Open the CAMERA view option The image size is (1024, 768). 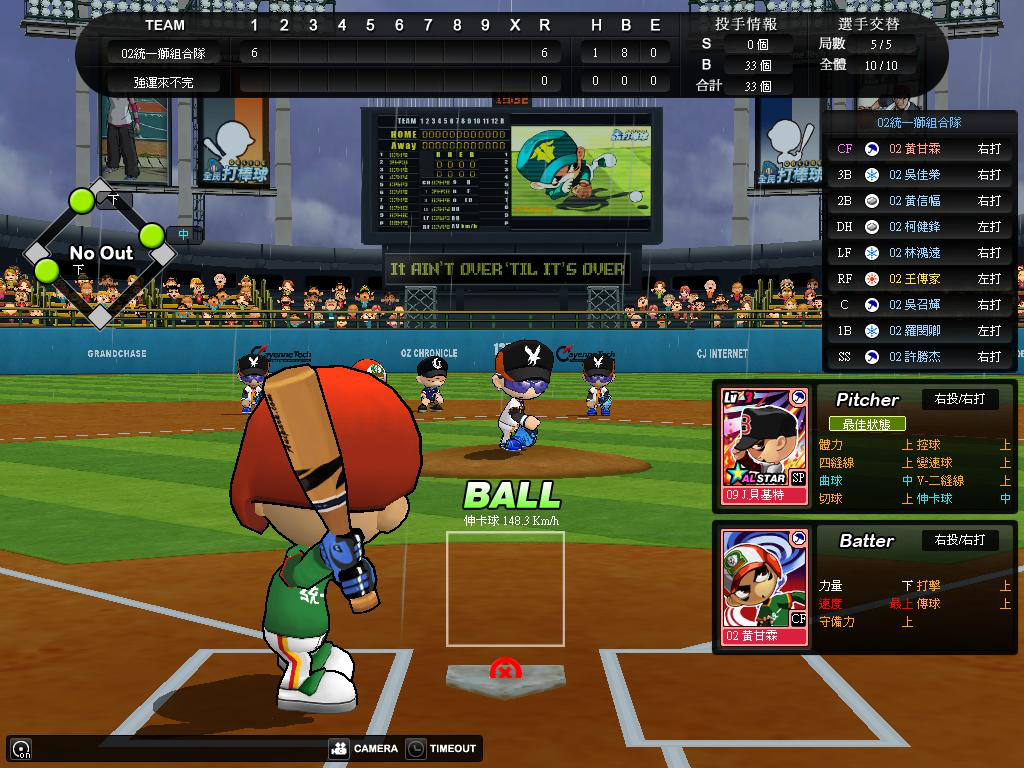(364, 748)
